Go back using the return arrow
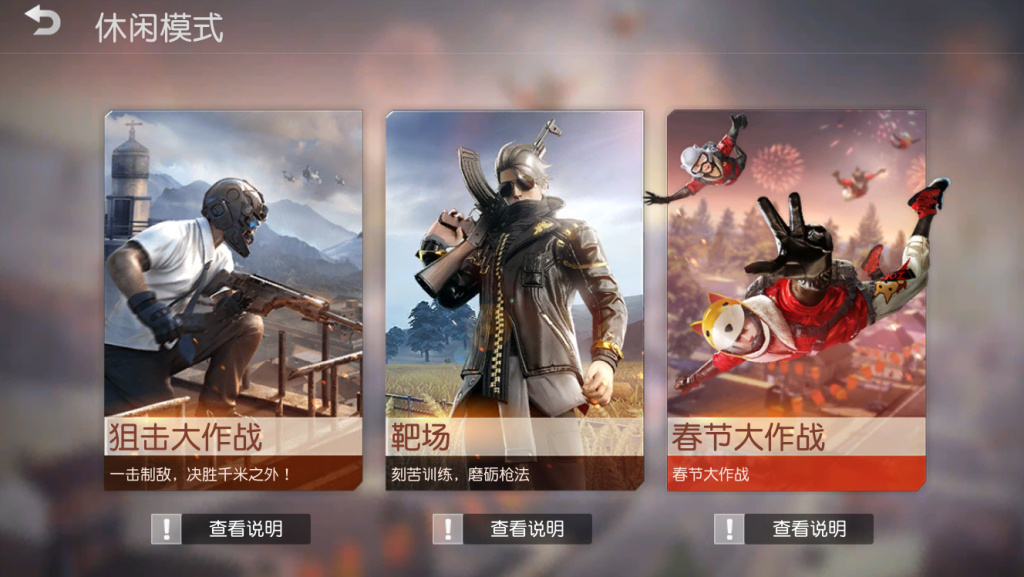The width and height of the screenshot is (1024, 577). coord(43,22)
